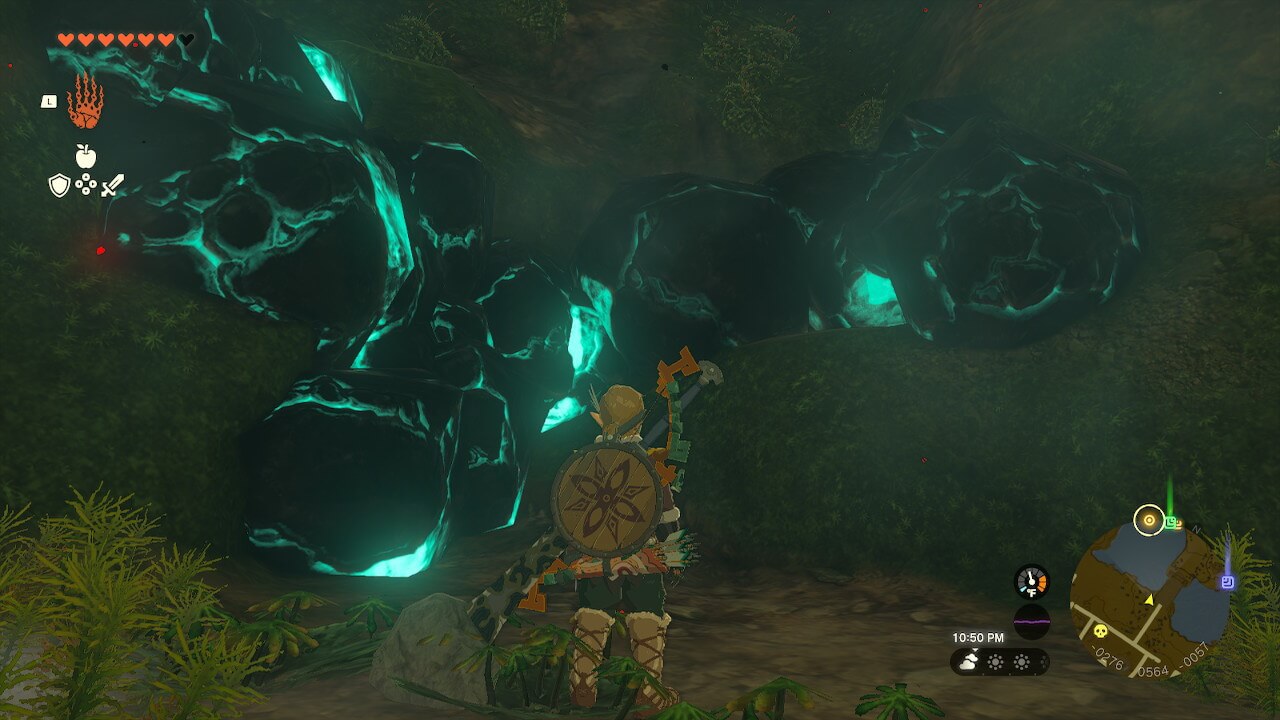Click the blue shrine icon on the minimap
1280x720 pixels.
1228,581
